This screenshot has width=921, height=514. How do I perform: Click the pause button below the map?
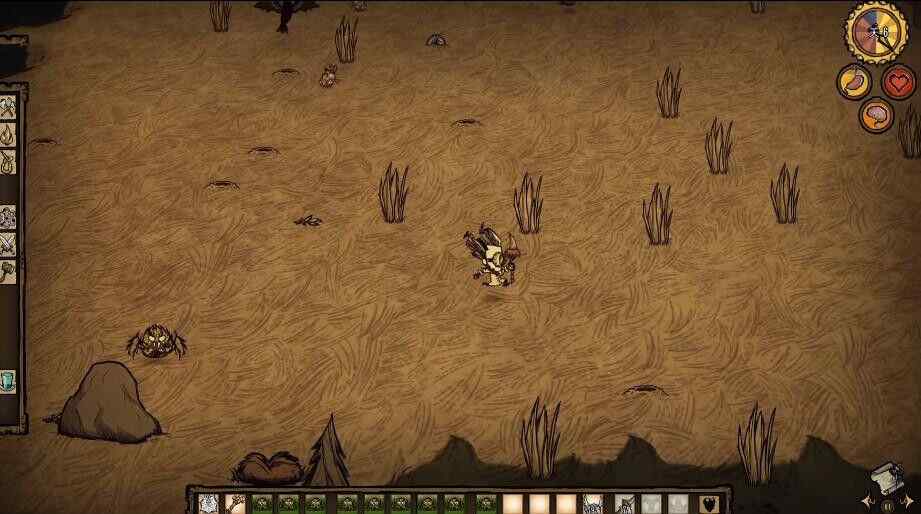click(x=888, y=506)
